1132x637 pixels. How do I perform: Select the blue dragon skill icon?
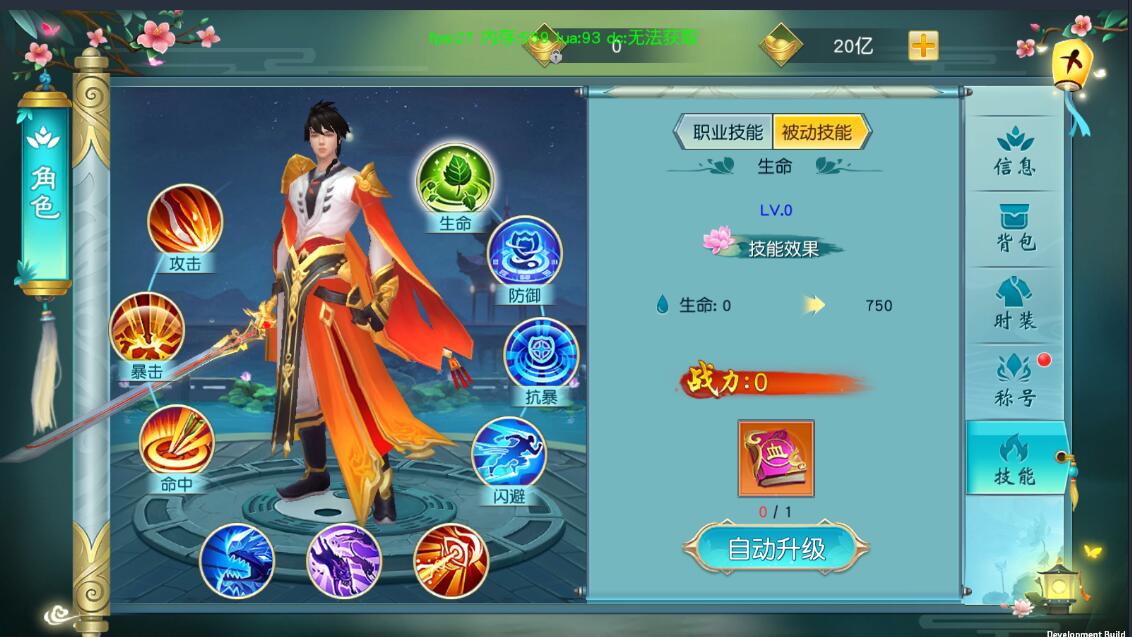point(237,561)
